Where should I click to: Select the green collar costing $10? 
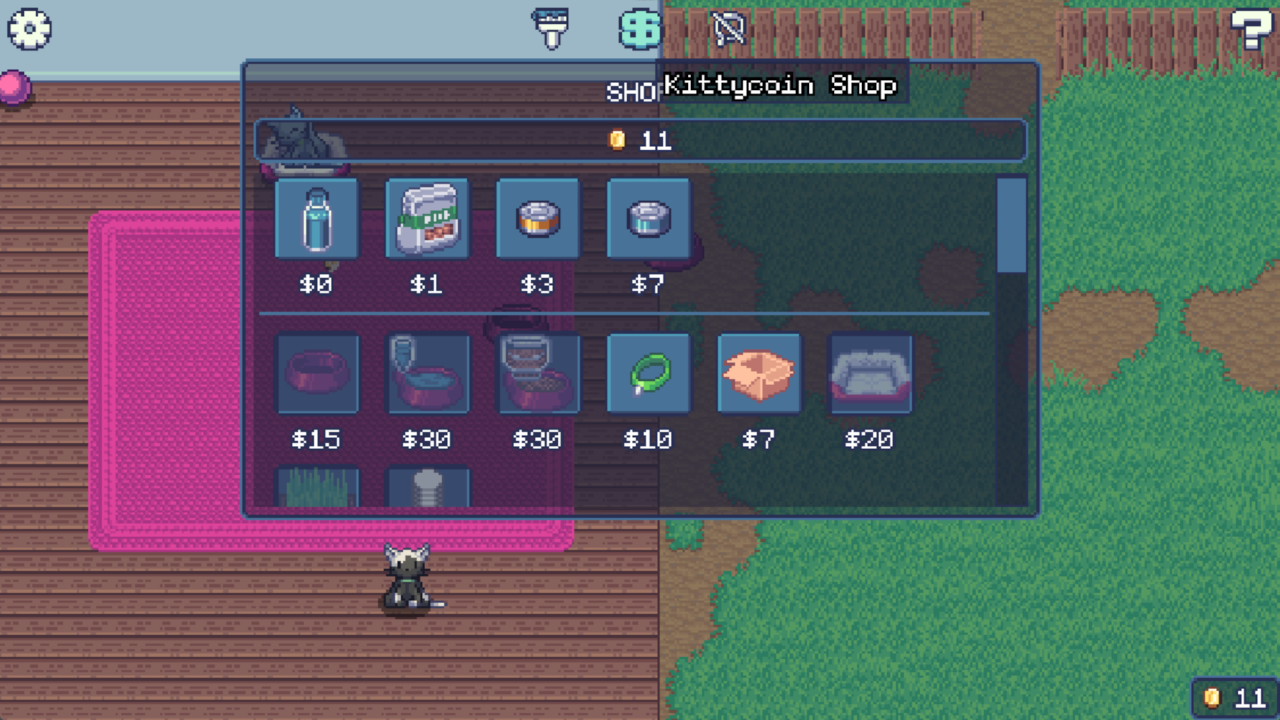647,373
